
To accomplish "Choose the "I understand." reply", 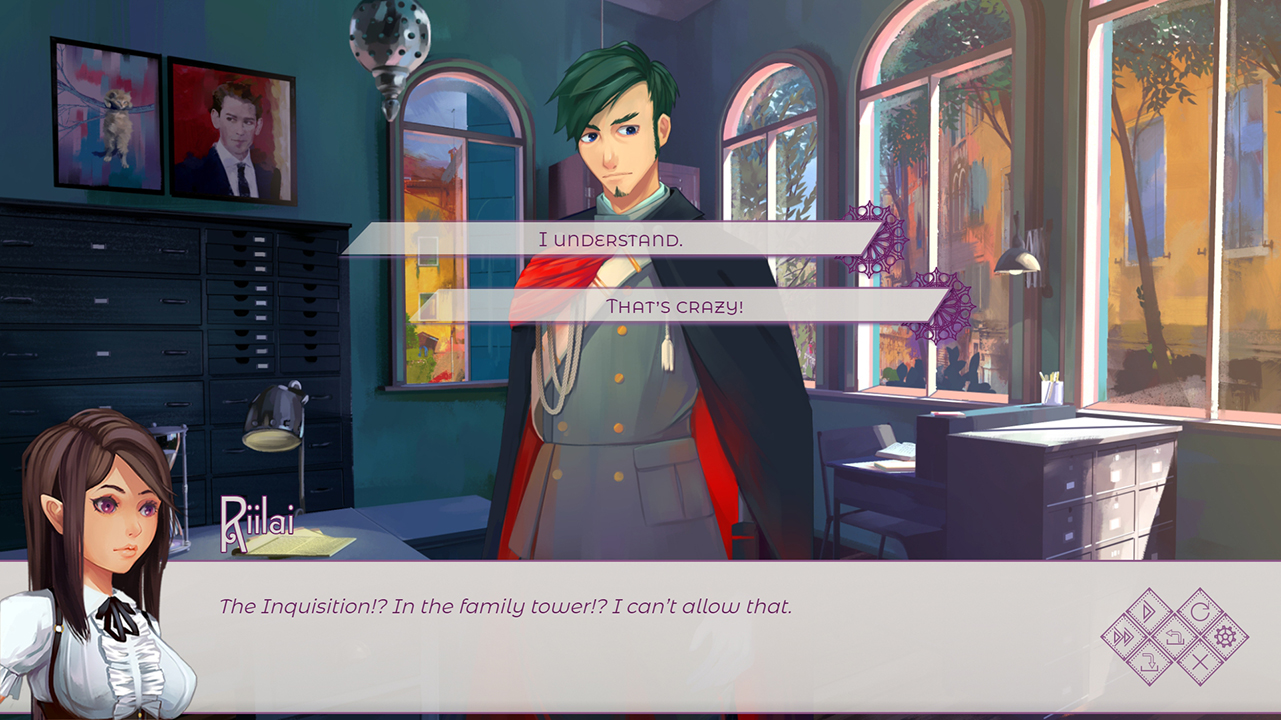I will tap(610, 240).
